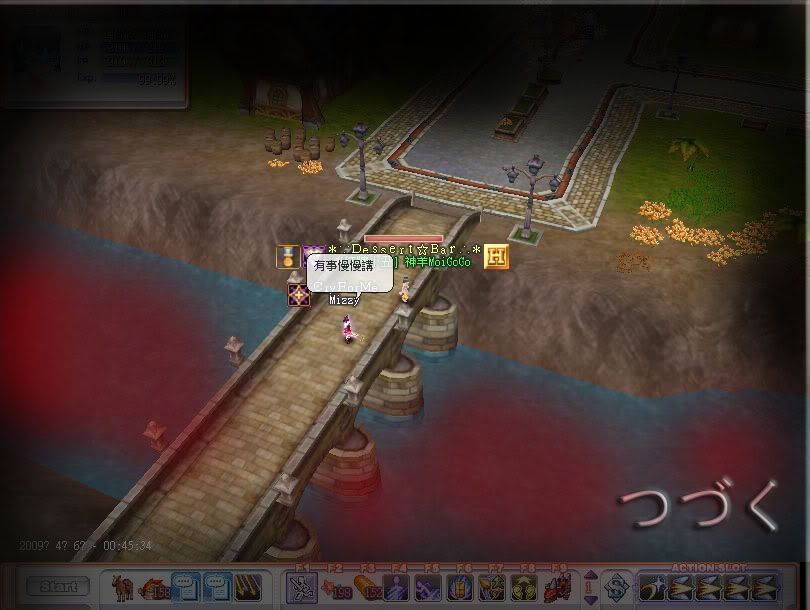810x610 pixels.
Task: Click the medal badge left of Dessert Bar
Action: click(x=288, y=257)
